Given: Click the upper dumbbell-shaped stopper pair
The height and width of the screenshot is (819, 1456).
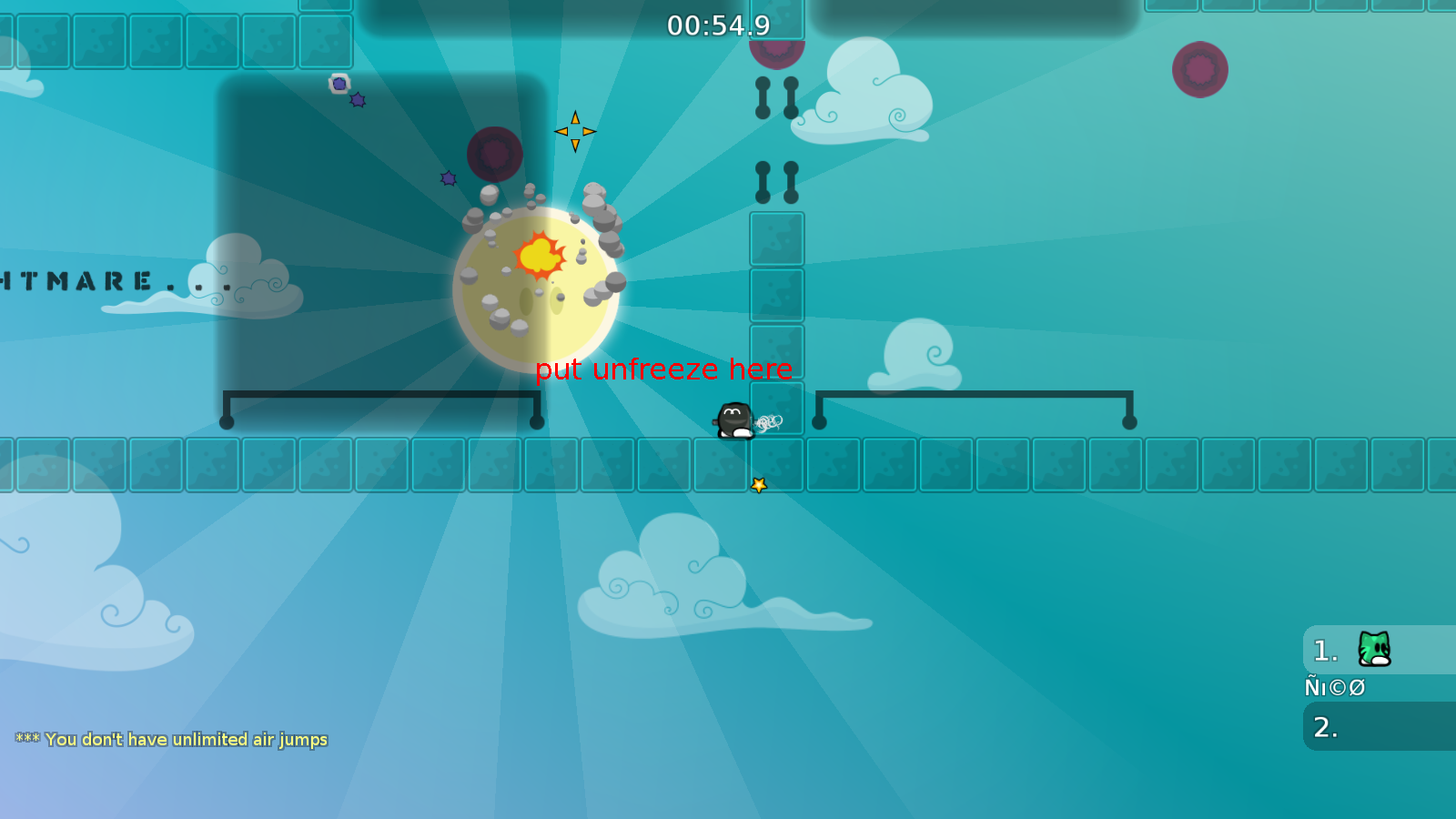Looking at the screenshot, I should (x=775, y=98).
